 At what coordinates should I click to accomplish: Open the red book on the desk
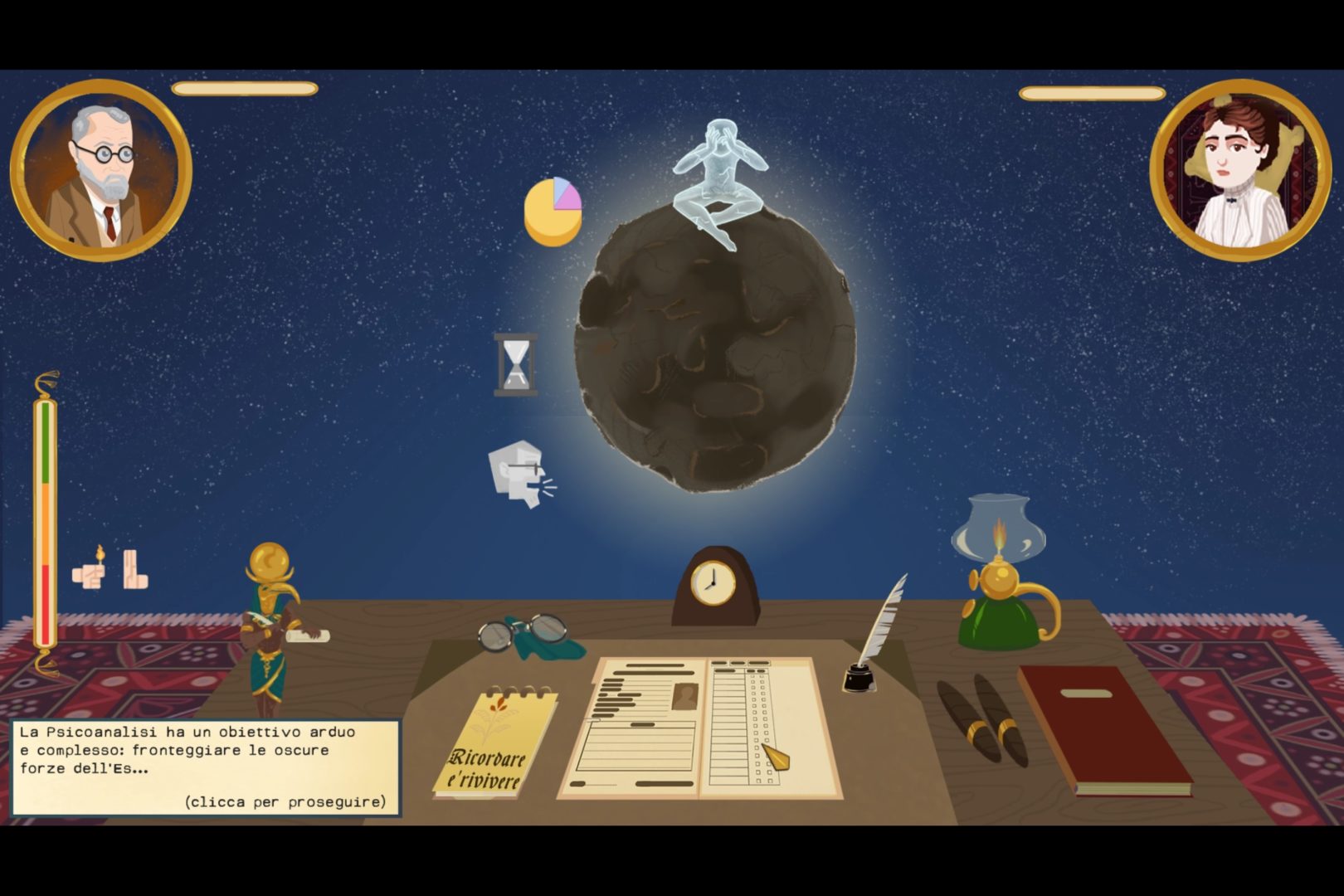point(1103,729)
